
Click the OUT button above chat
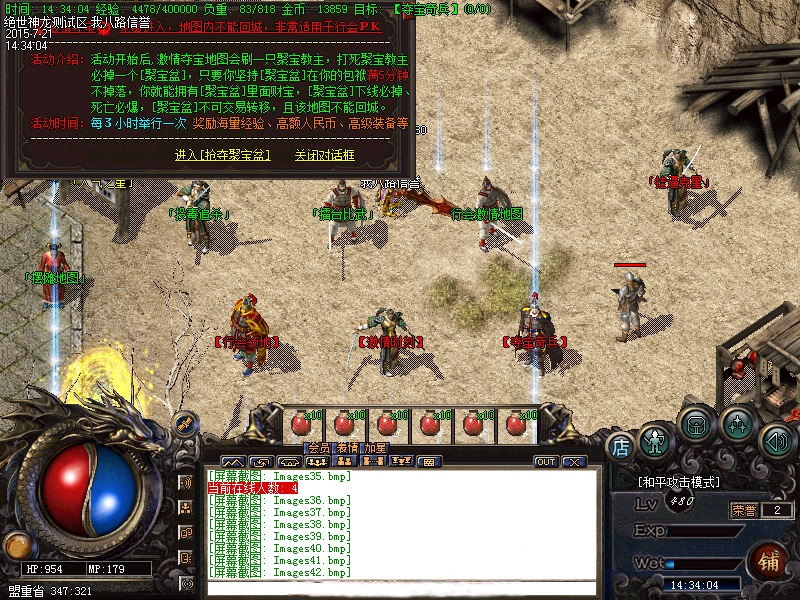pos(546,462)
